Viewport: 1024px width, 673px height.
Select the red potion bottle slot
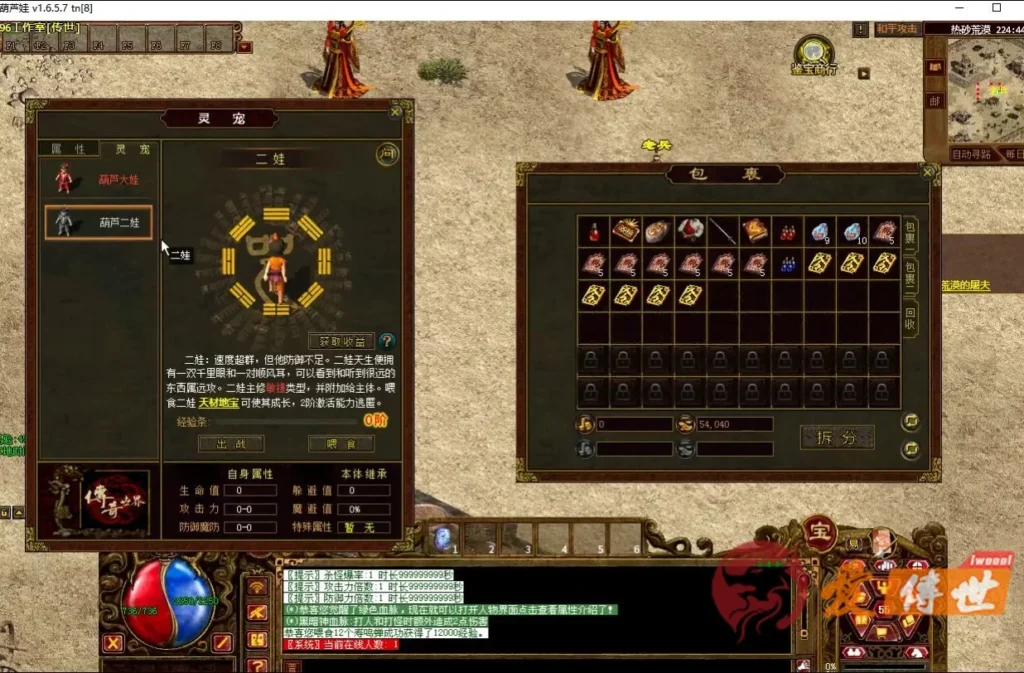[x=594, y=231]
